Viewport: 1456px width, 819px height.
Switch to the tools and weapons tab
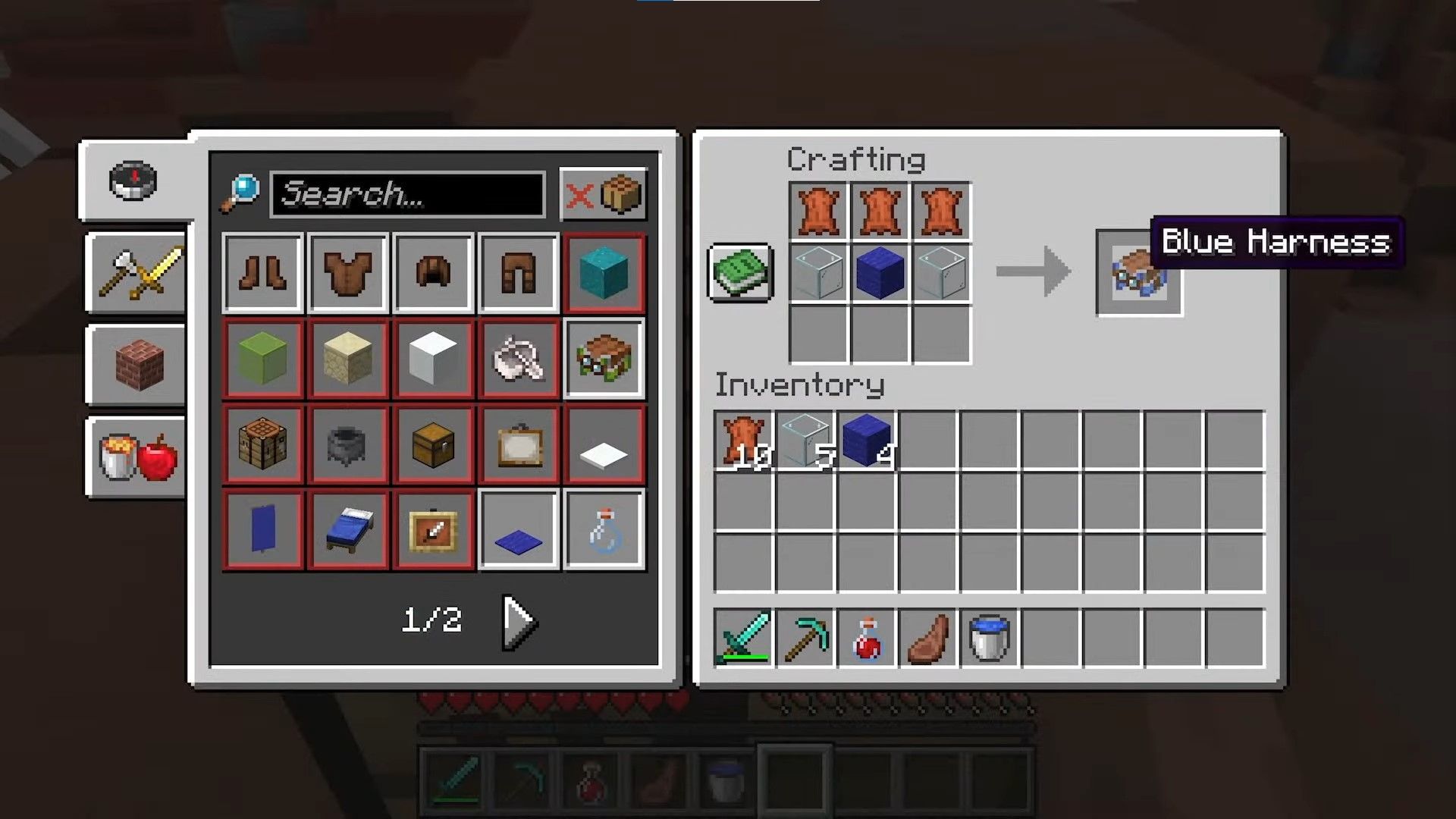(138, 273)
